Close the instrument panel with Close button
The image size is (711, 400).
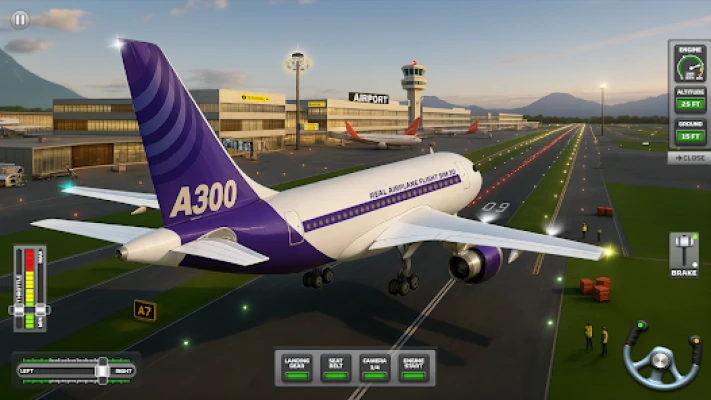[689, 158]
